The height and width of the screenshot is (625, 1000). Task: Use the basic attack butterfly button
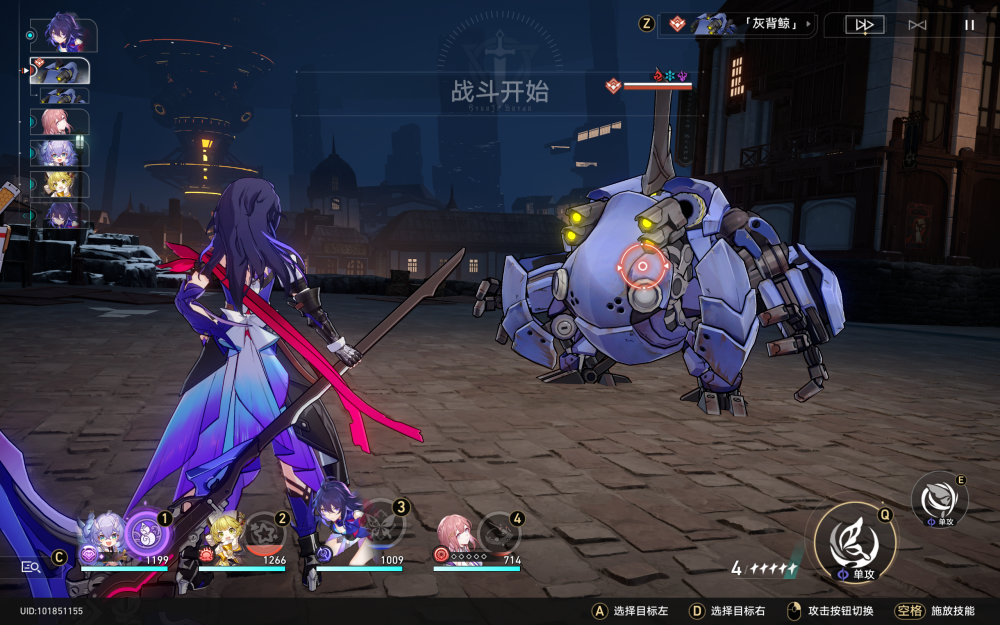tap(853, 542)
